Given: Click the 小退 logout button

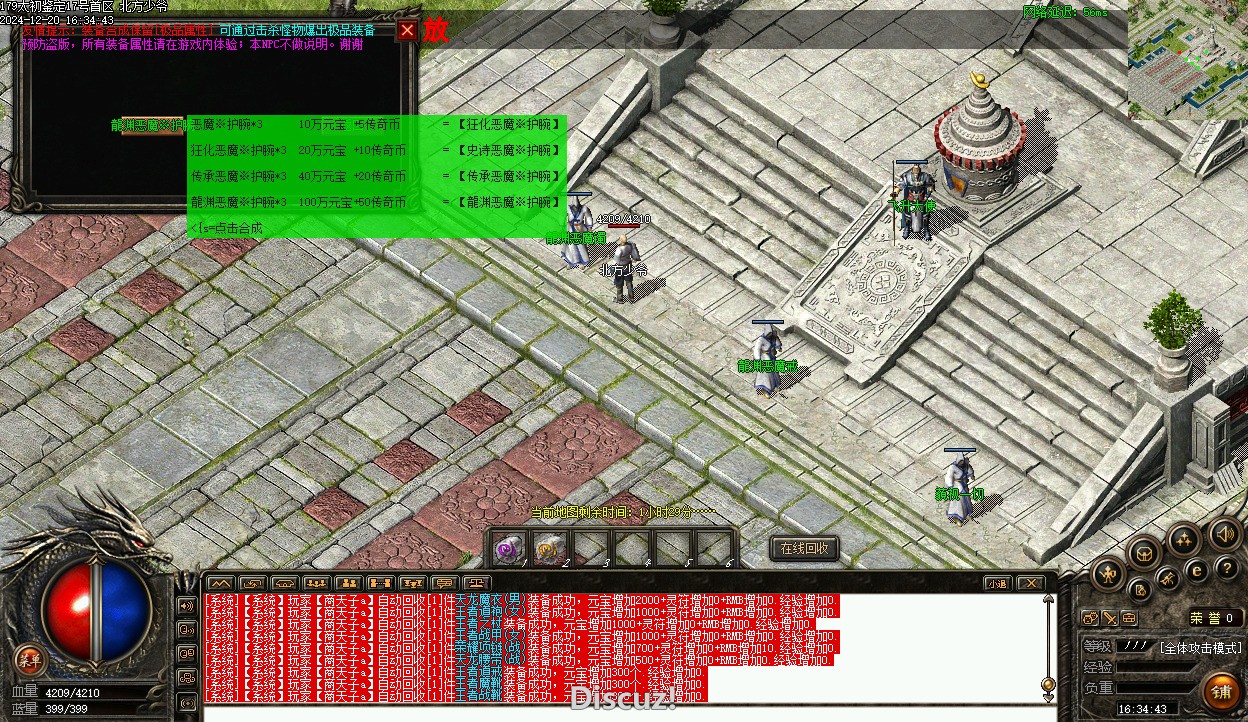Looking at the screenshot, I should (997, 583).
